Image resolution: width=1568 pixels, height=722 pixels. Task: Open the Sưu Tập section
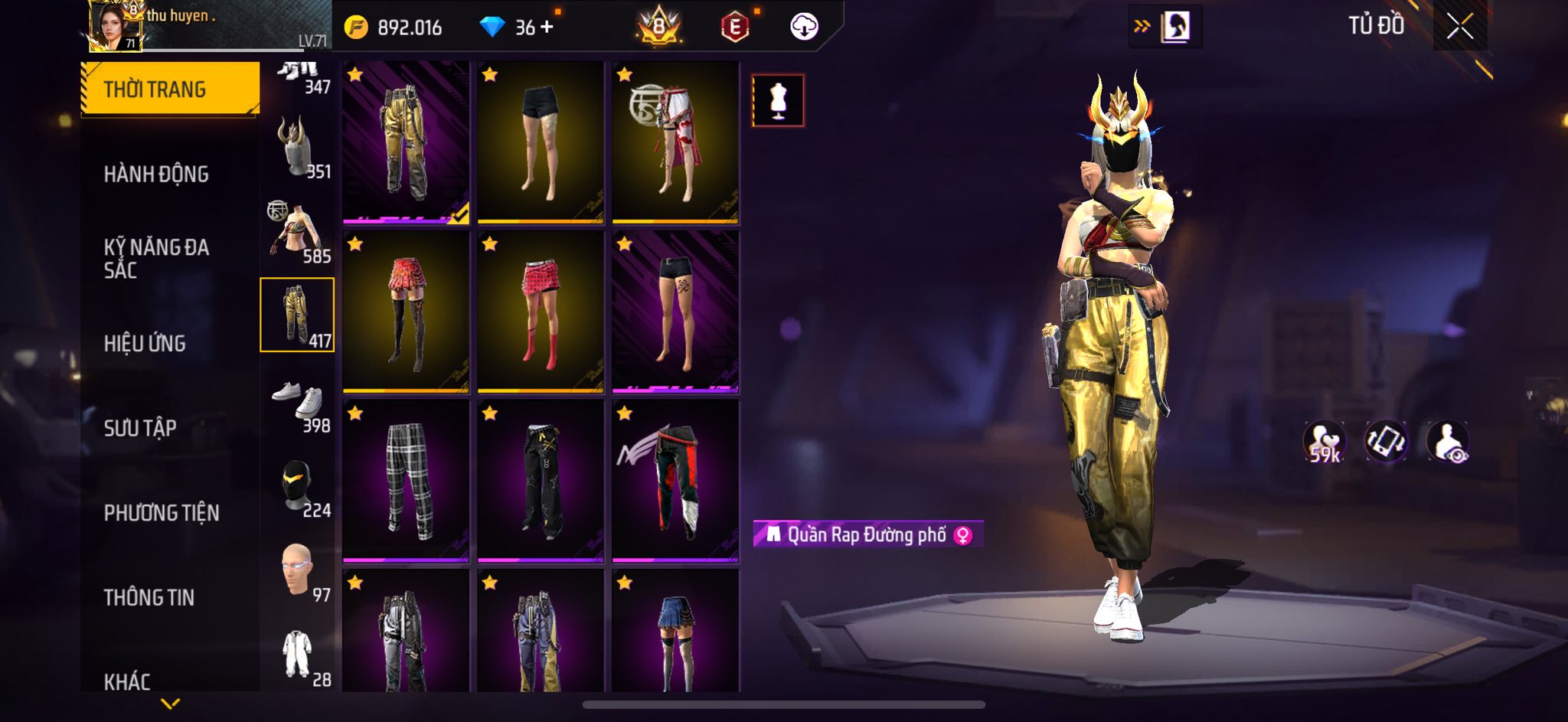[140, 428]
